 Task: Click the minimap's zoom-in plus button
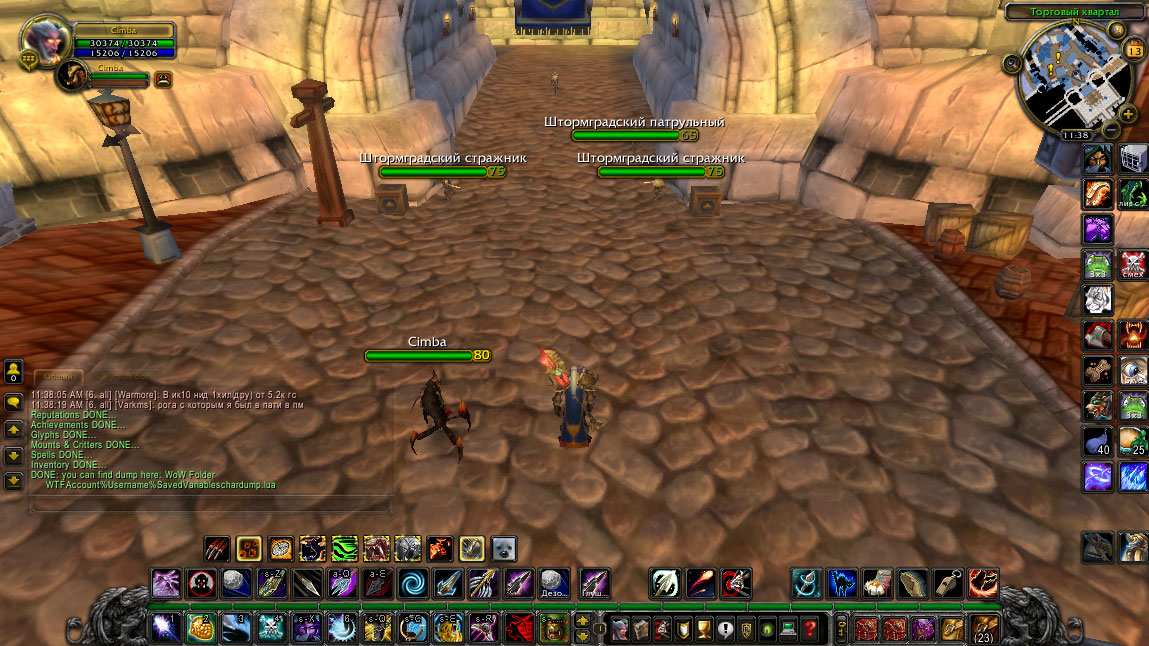click(1129, 113)
